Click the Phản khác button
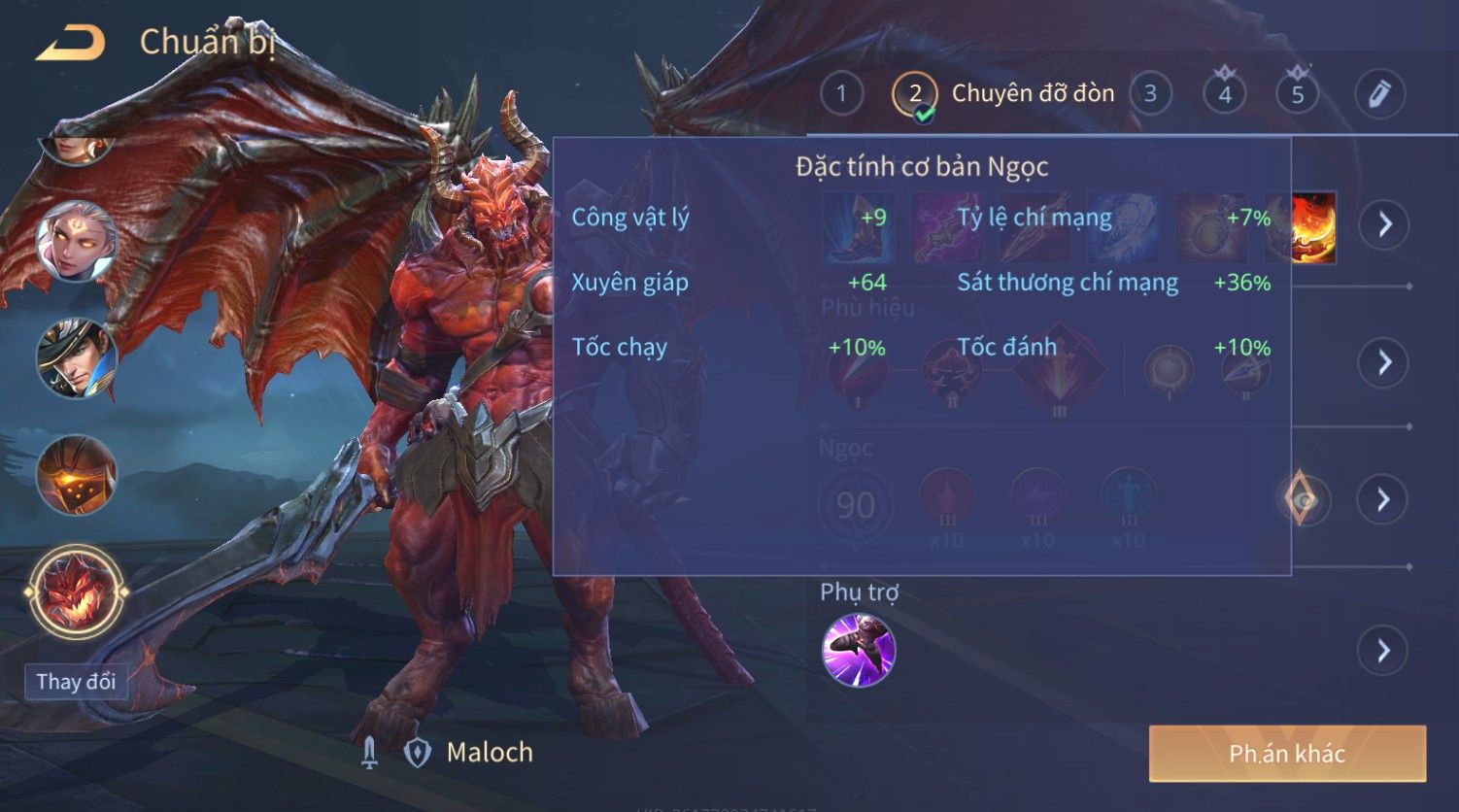This screenshot has width=1459, height=812. click(x=1287, y=754)
